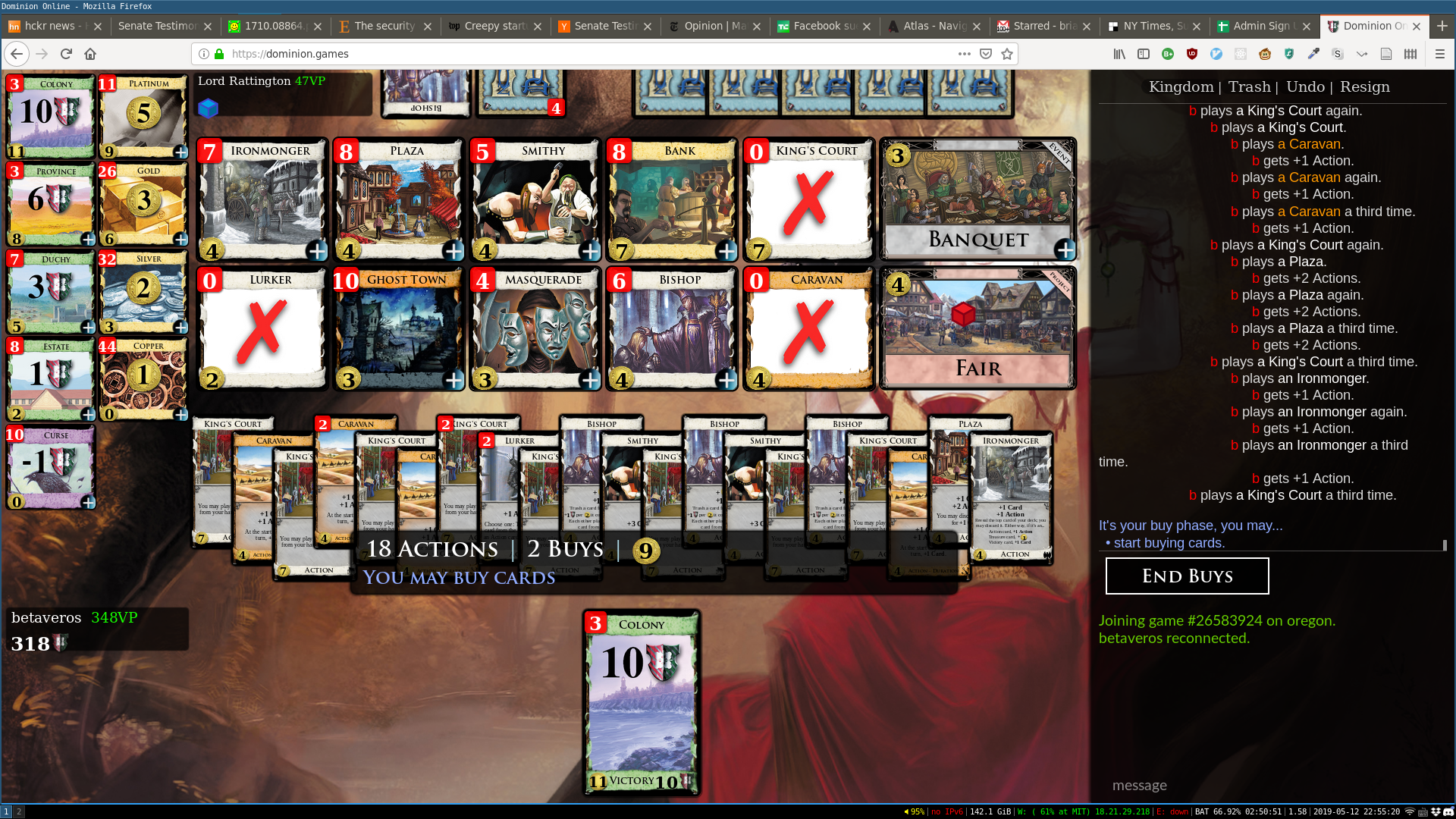Resign from the game
The width and height of the screenshot is (1456, 819).
click(x=1364, y=87)
